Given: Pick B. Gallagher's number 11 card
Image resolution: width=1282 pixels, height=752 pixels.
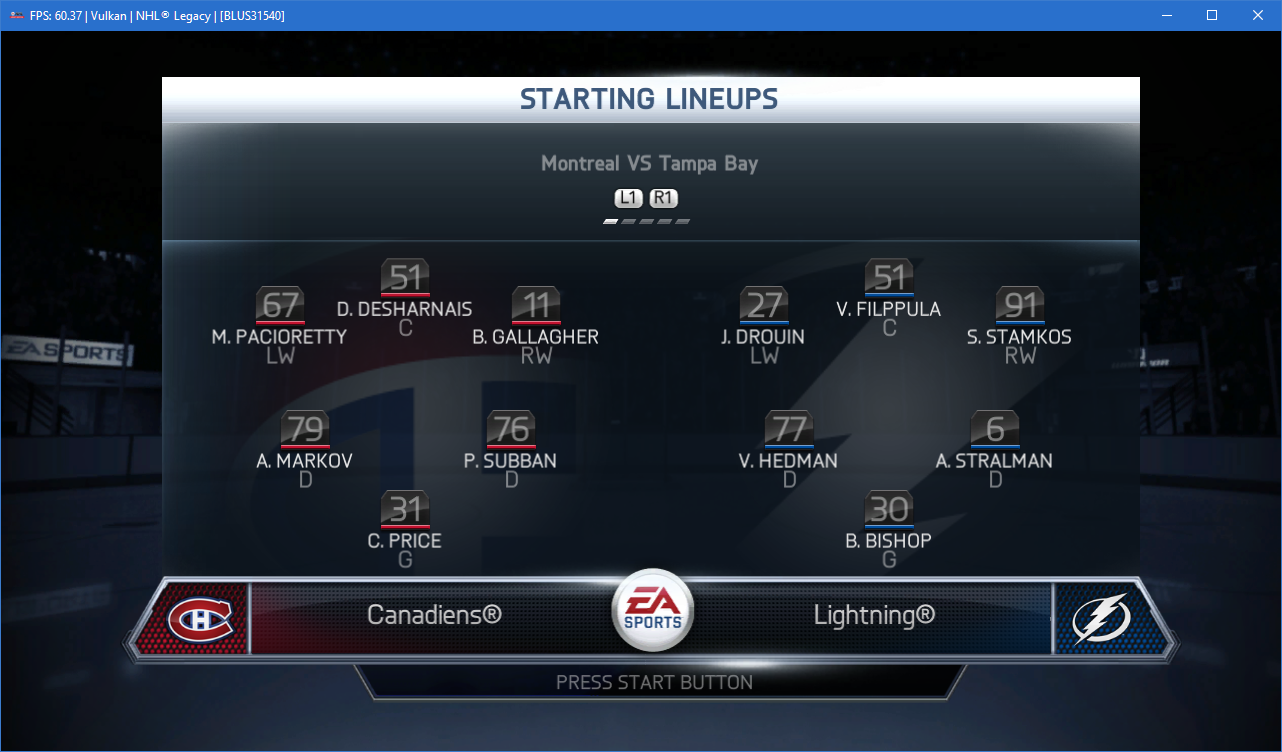Looking at the screenshot, I should coord(536,305).
